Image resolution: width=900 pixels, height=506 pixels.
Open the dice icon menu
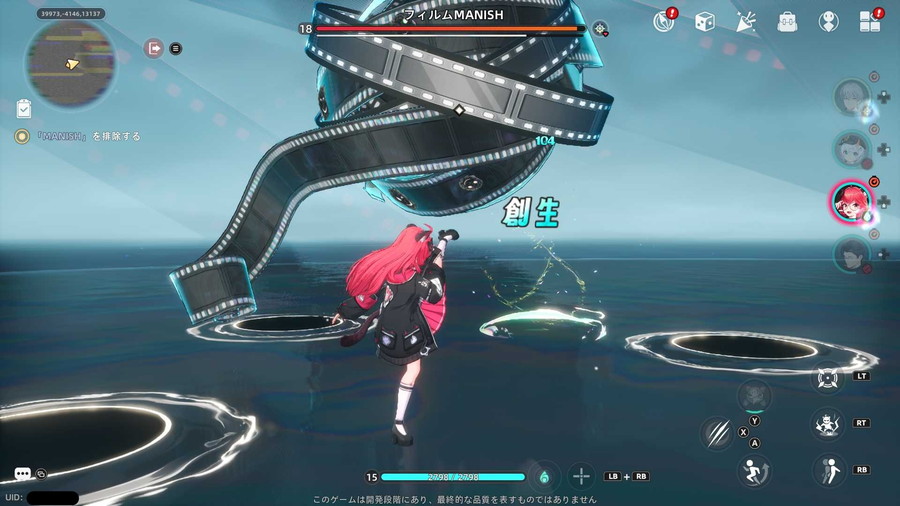(705, 21)
